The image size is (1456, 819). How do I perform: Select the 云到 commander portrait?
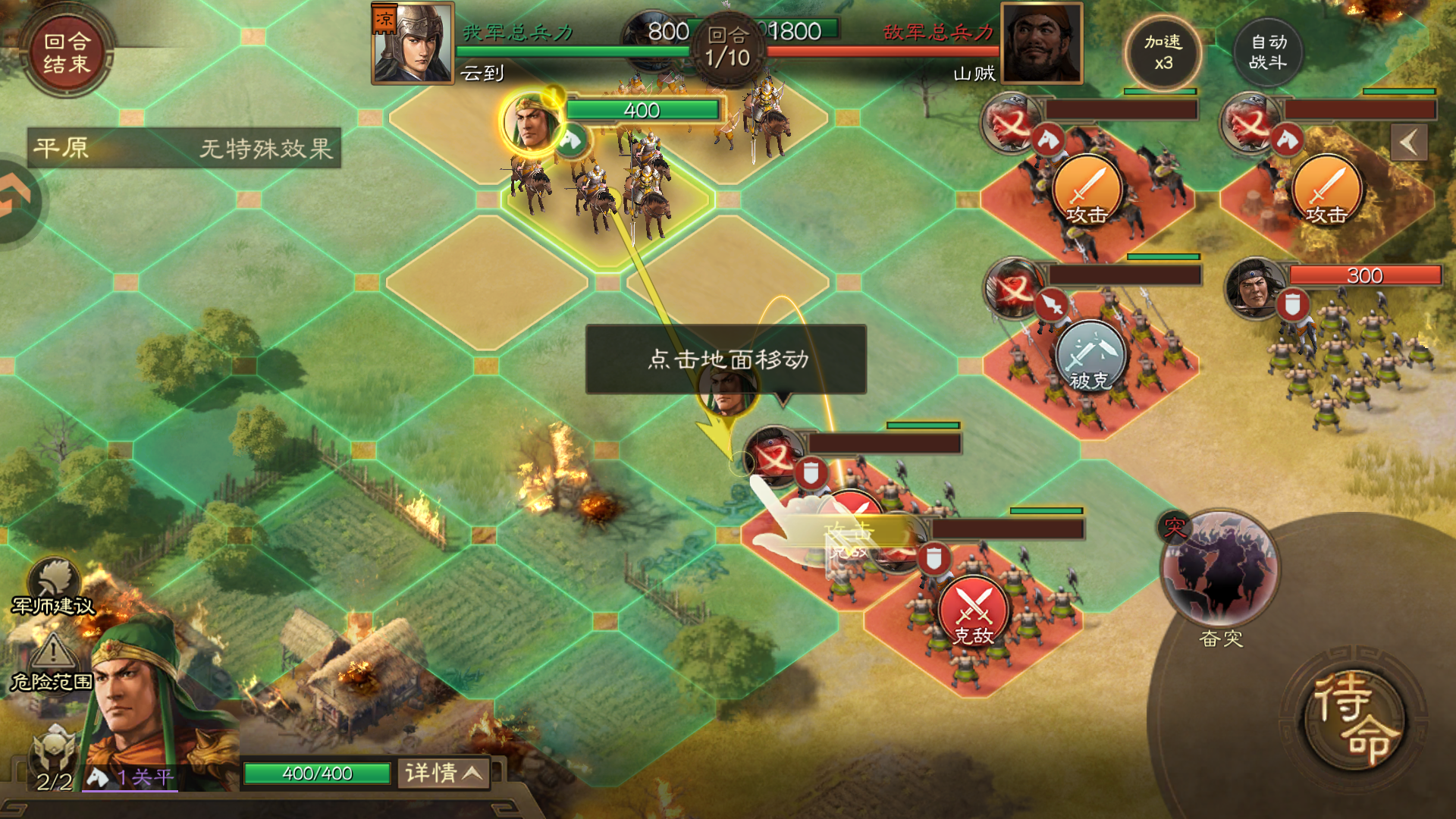click(413, 42)
